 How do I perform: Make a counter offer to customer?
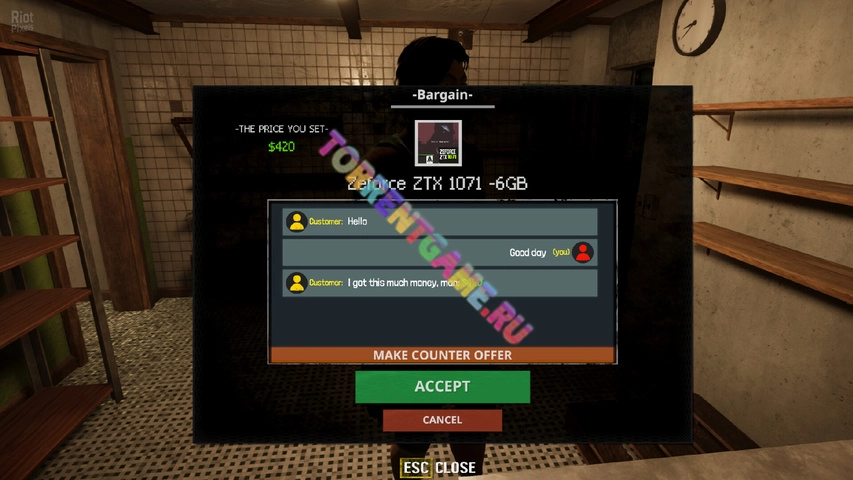coord(442,355)
